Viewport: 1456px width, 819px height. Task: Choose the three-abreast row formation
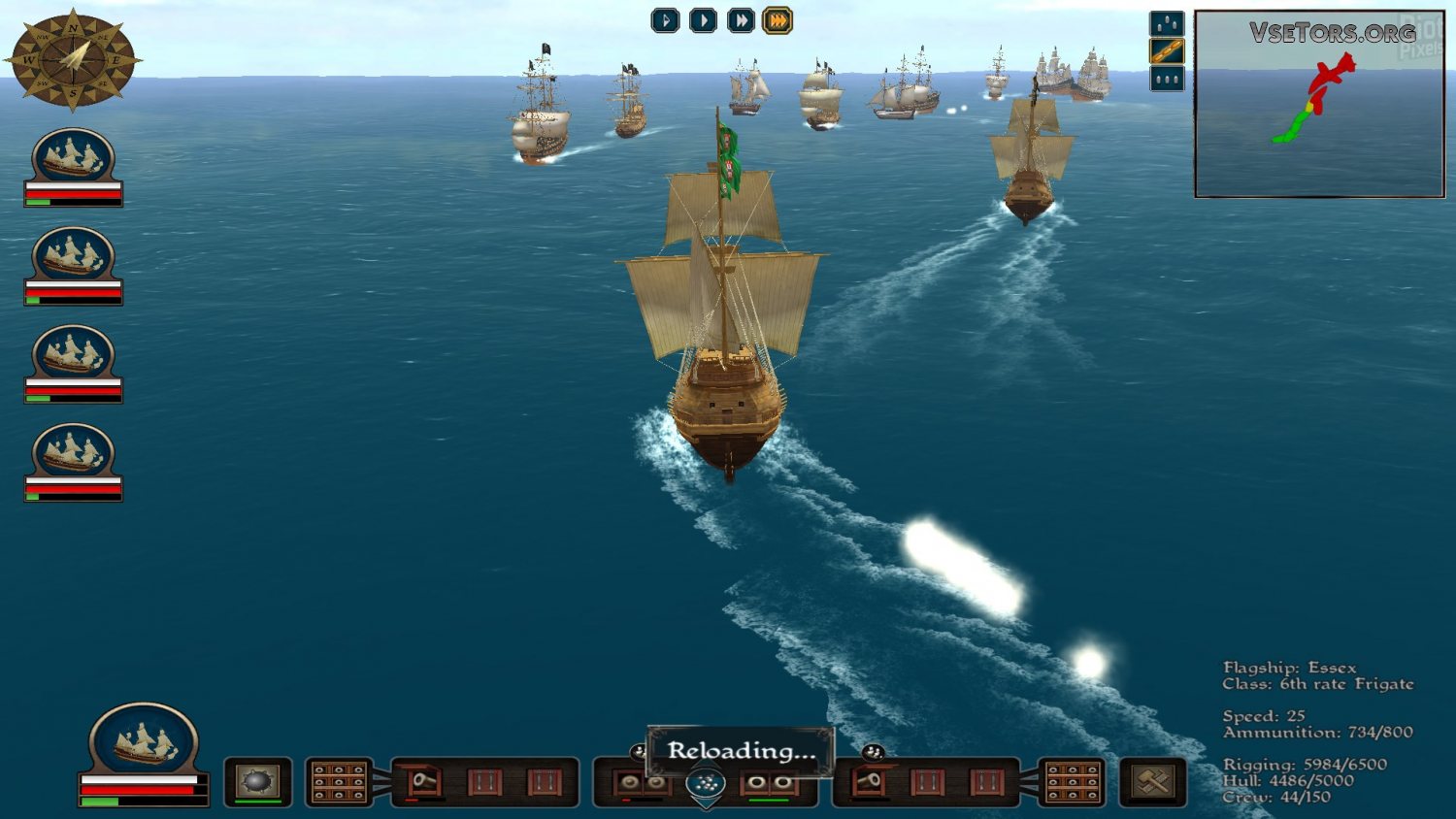(1167, 79)
